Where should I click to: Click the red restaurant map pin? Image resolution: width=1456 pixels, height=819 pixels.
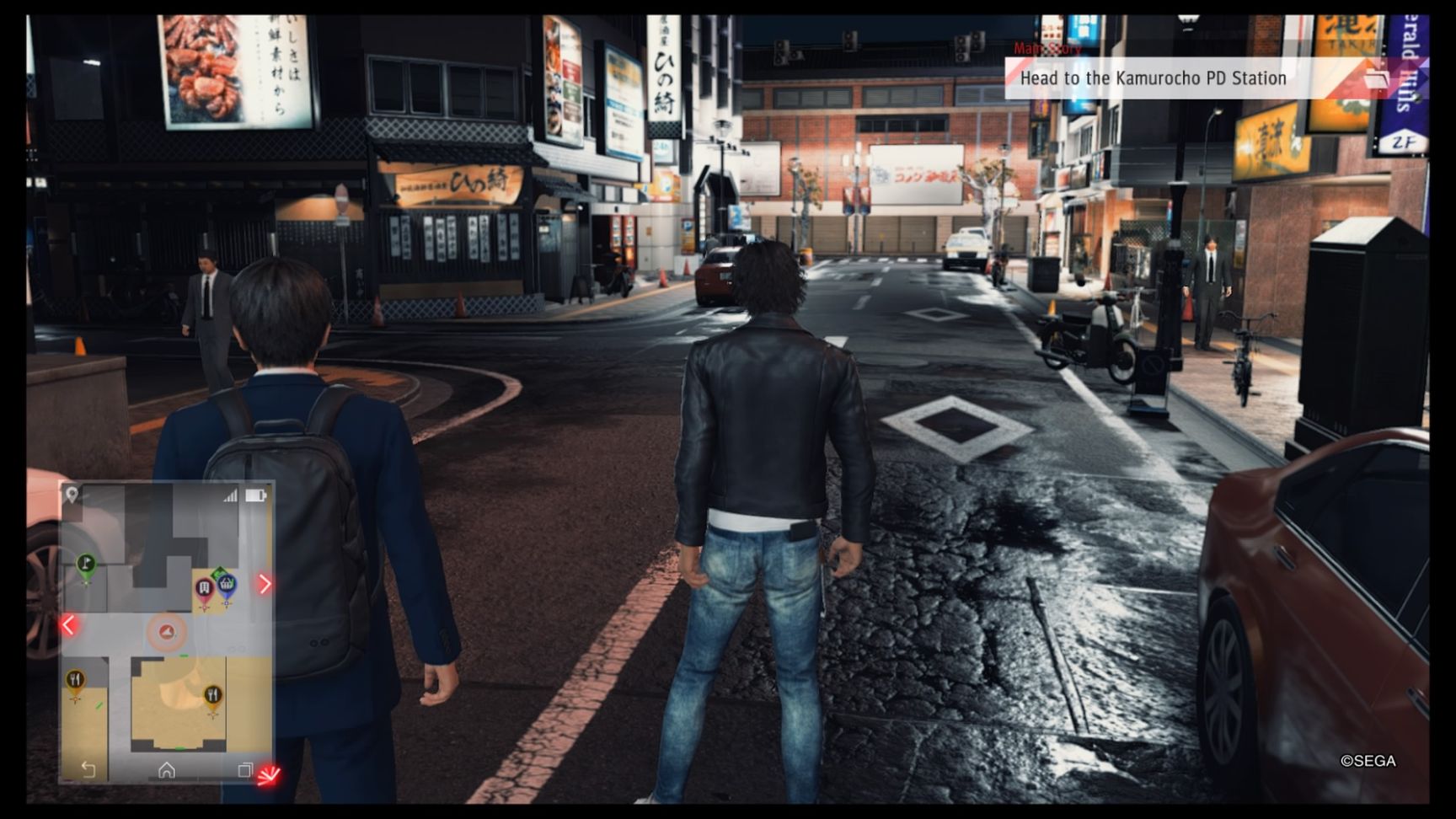(204, 588)
